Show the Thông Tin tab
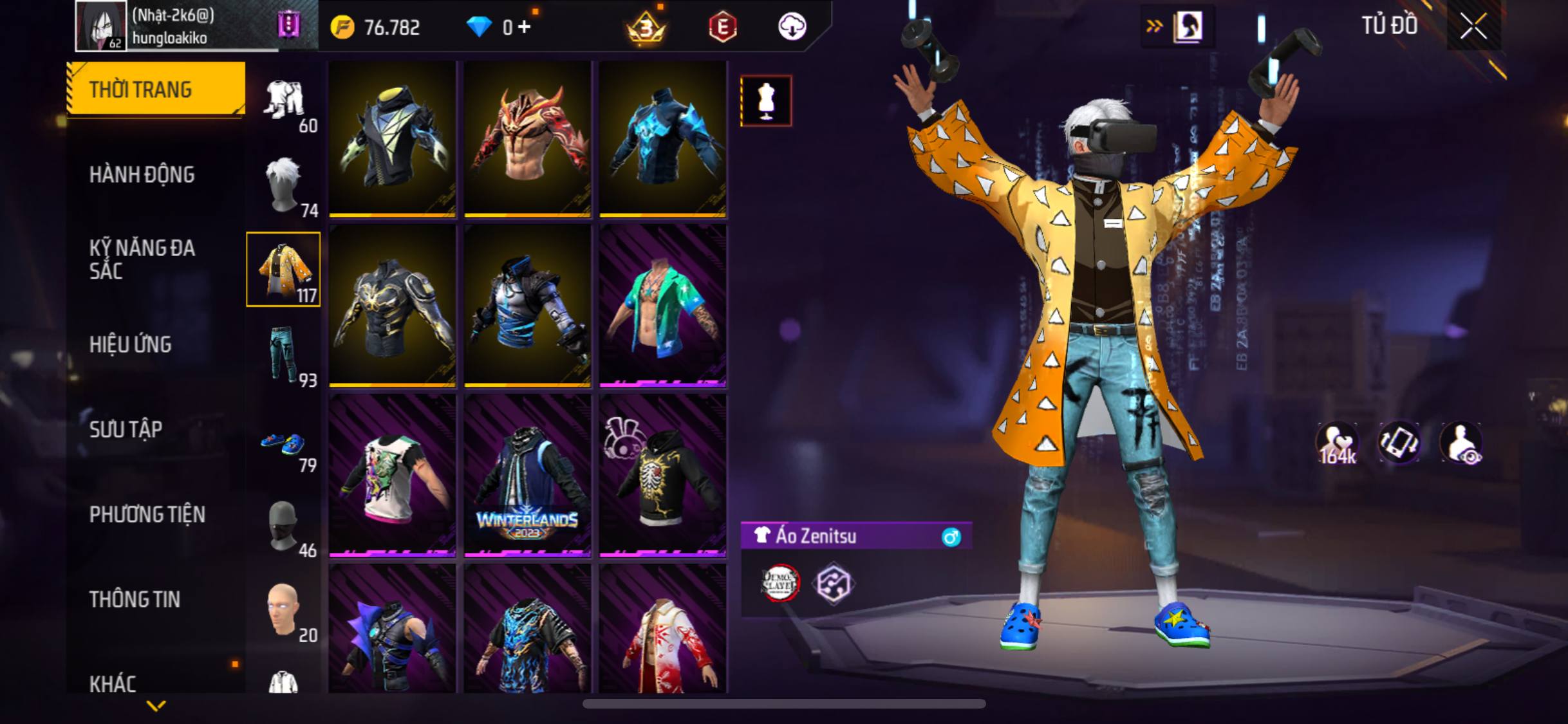Image resolution: width=1568 pixels, height=724 pixels. 135,599
